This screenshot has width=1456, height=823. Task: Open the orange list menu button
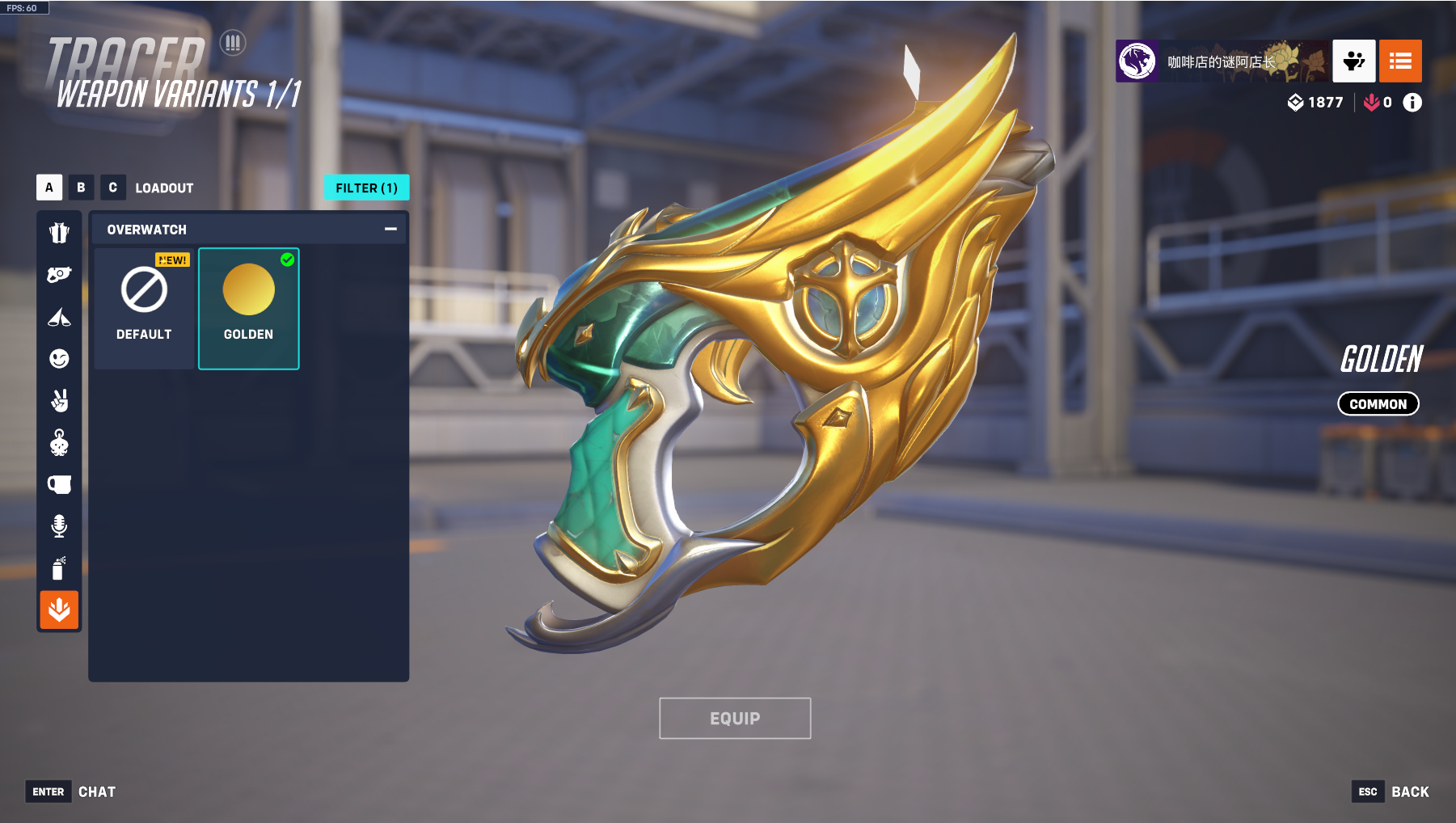pyautogui.click(x=1400, y=61)
